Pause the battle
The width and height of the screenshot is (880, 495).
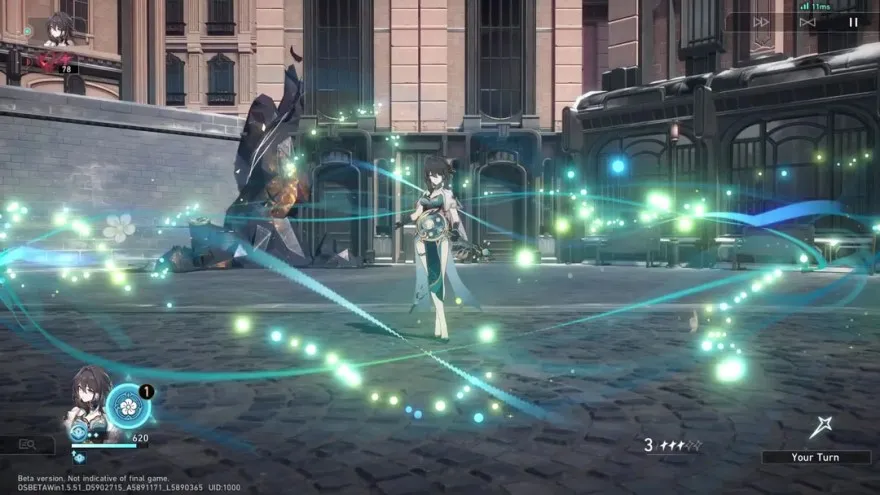(853, 21)
